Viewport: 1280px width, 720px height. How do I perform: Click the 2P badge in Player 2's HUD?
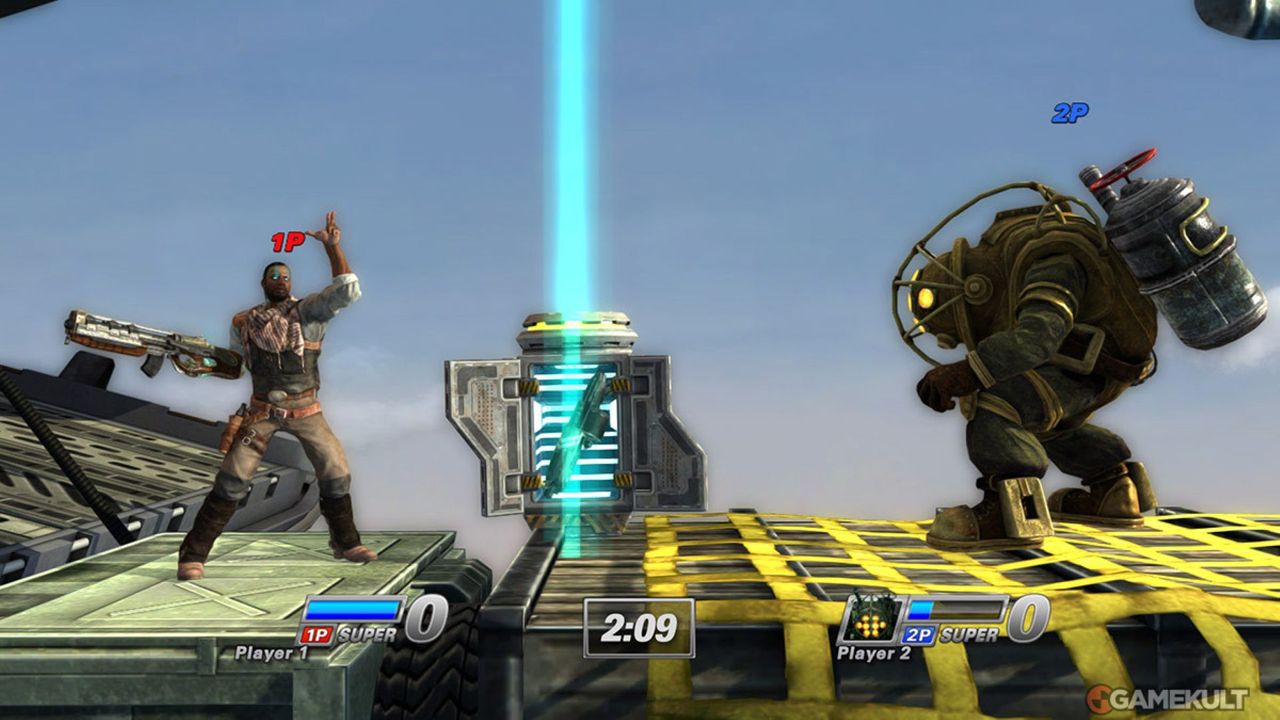pyautogui.click(x=918, y=634)
